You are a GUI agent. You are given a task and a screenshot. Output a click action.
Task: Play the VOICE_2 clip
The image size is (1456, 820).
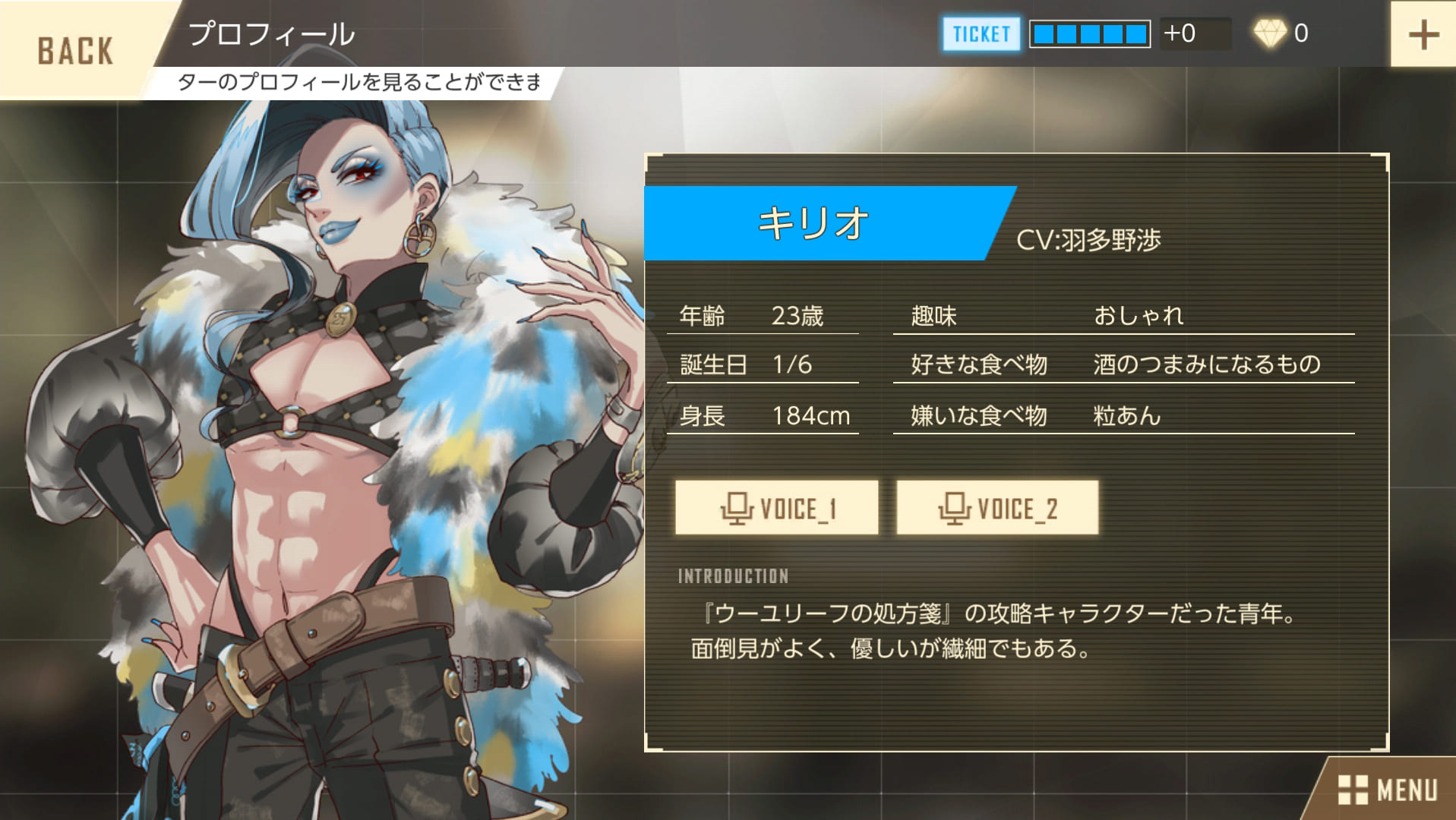[996, 508]
